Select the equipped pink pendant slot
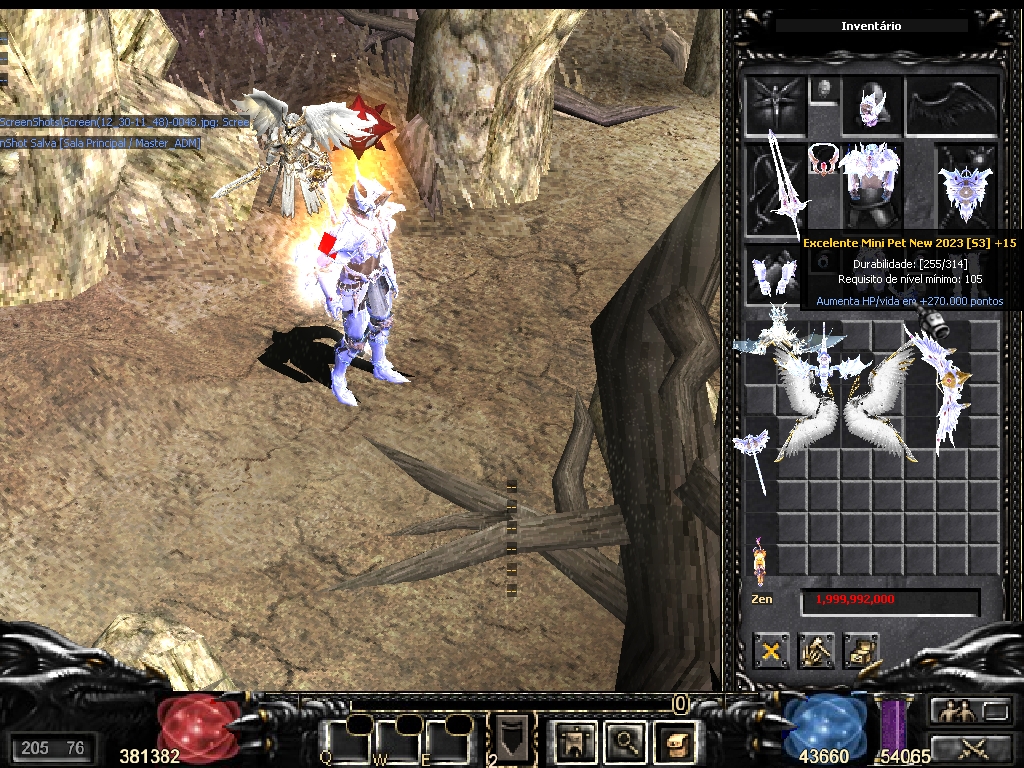 [822, 156]
